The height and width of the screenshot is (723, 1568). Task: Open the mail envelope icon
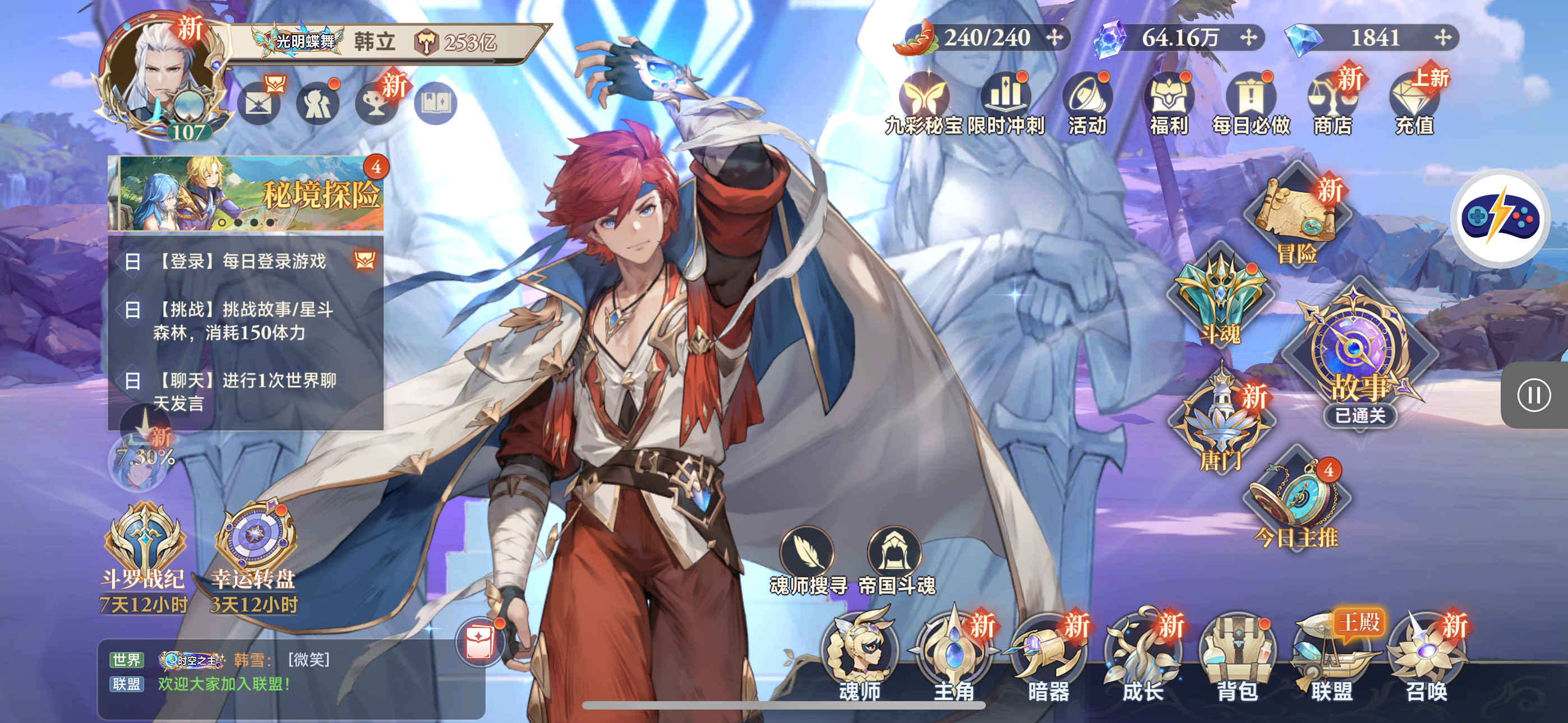(x=258, y=104)
